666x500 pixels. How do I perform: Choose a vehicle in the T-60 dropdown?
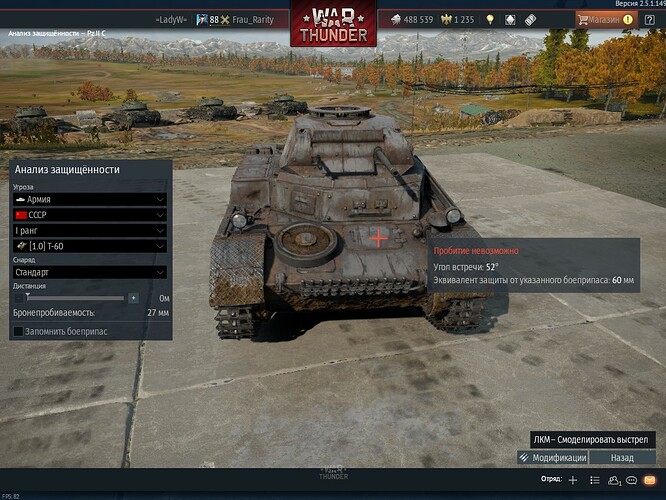click(x=89, y=246)
